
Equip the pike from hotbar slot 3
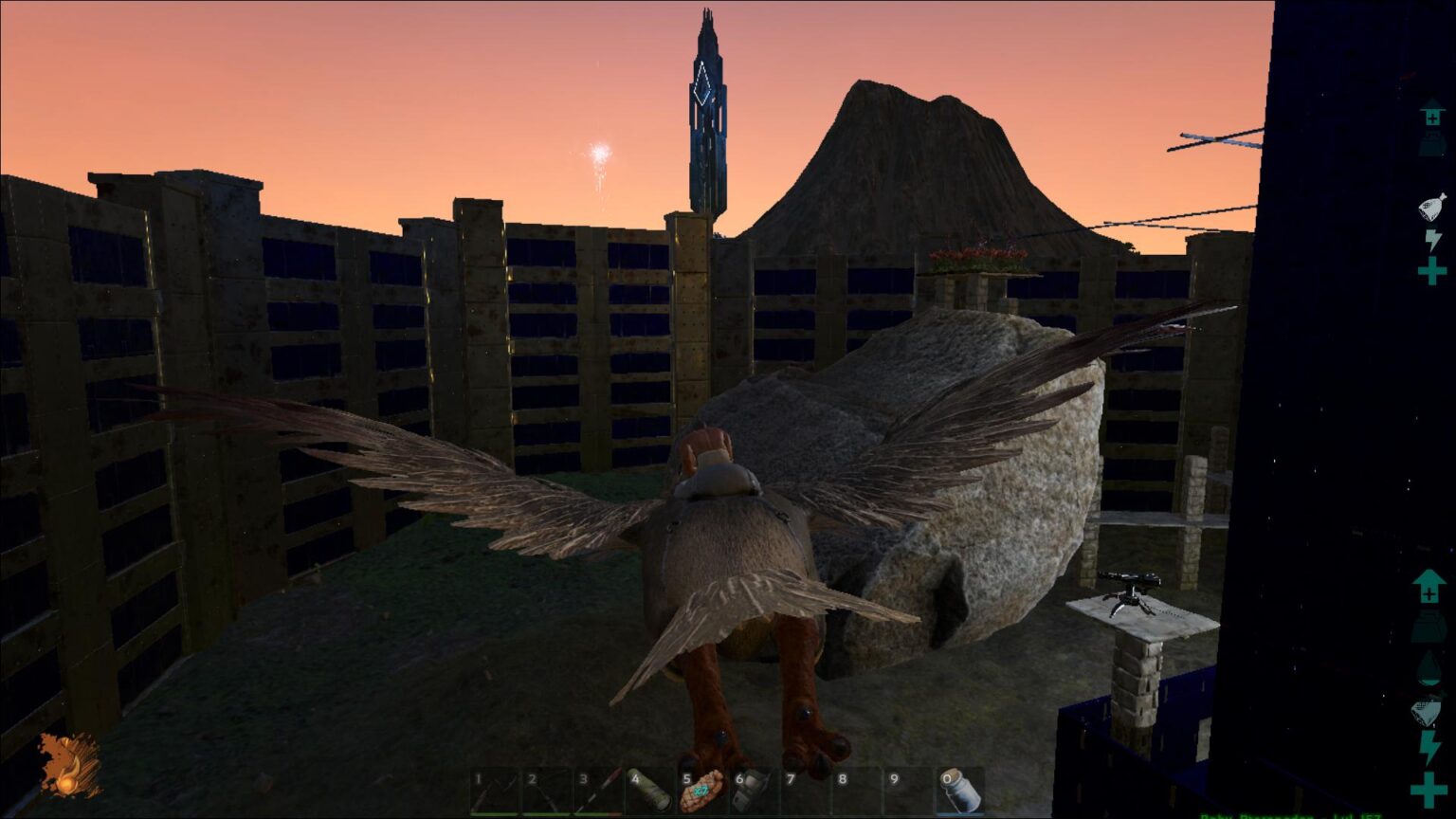[599, 791]
